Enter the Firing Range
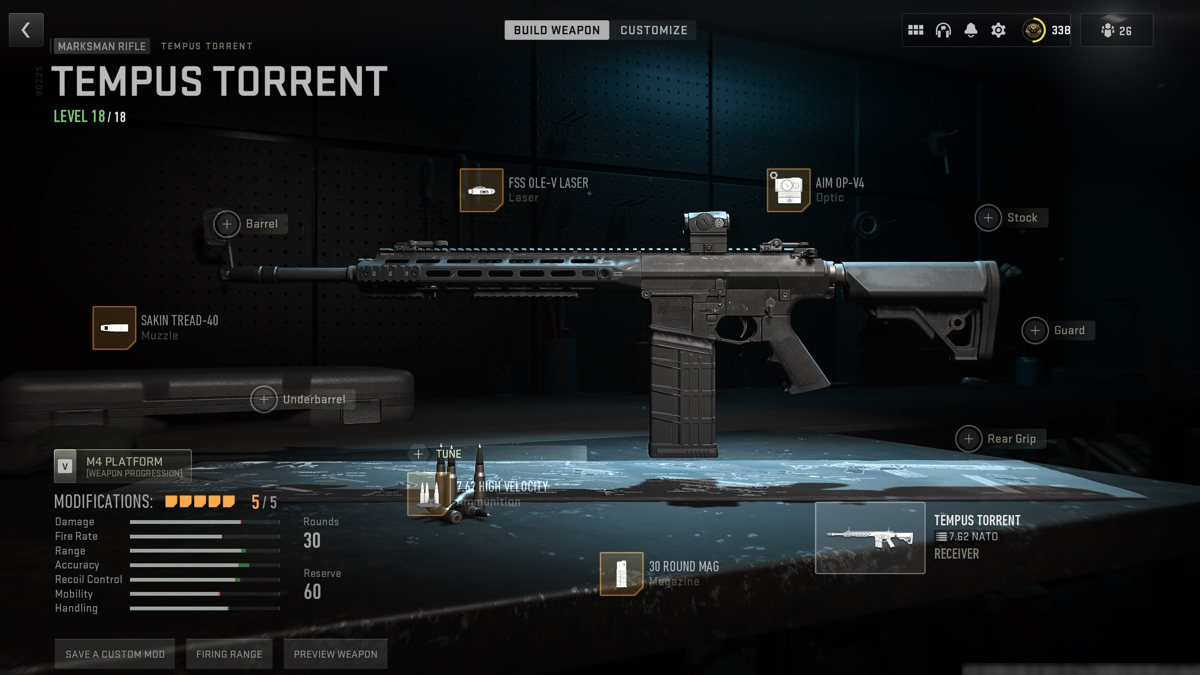The image size is (1200, 675). point(229,654)
